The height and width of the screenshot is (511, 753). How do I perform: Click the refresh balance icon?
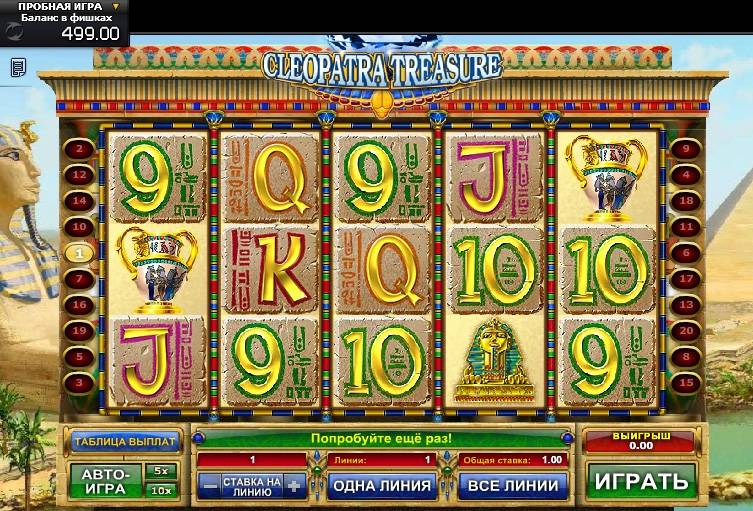point(13,31)
